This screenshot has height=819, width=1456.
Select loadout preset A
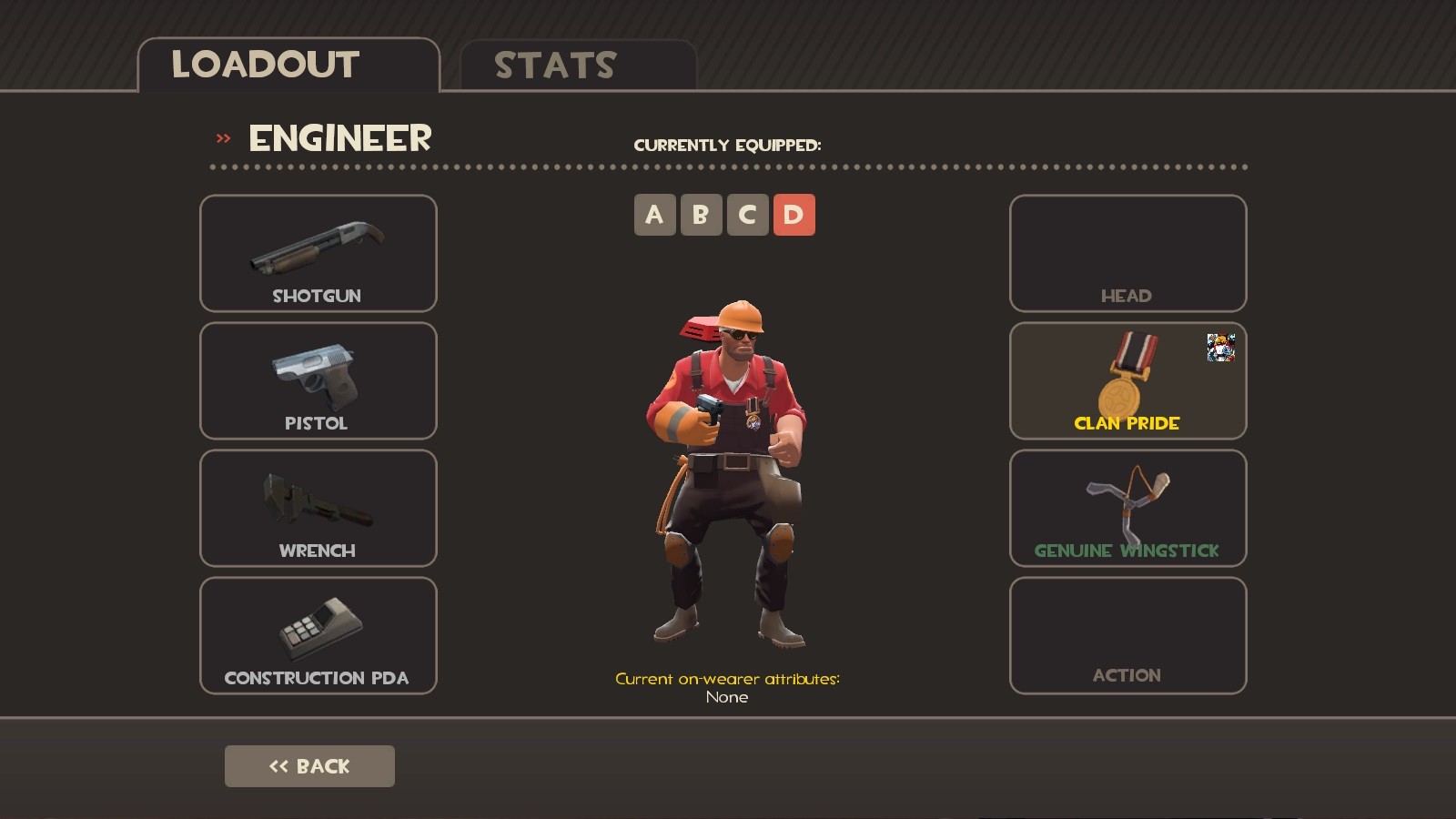click(x=654, y=215)
